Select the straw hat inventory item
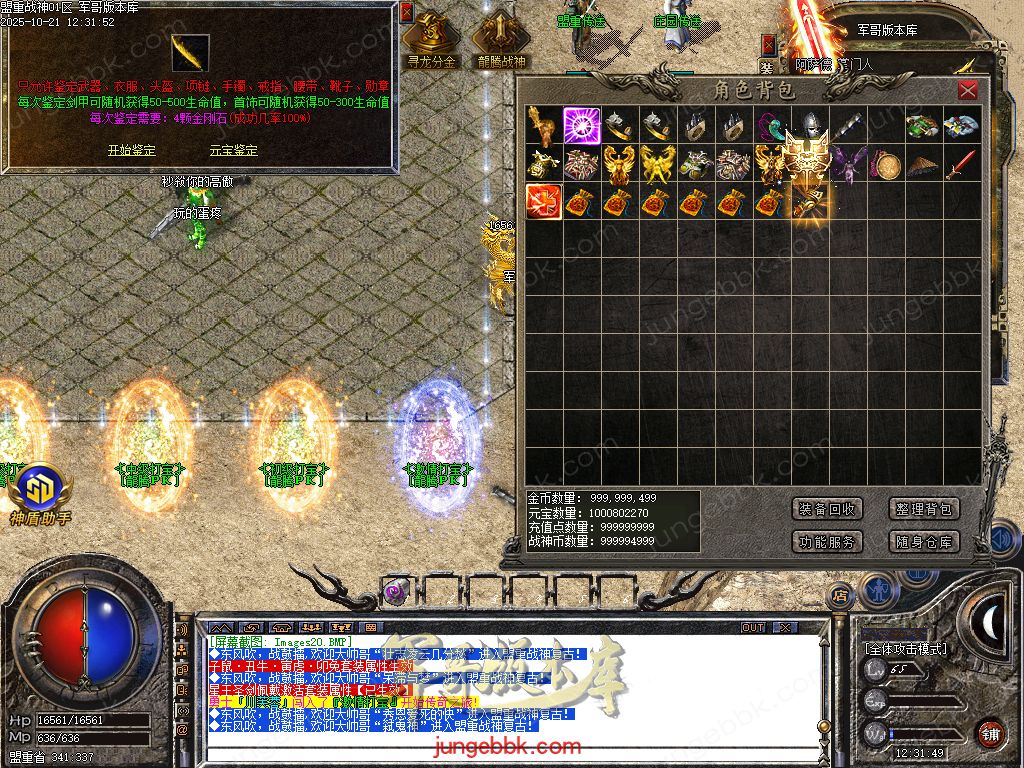 click(x=923, y=164)
